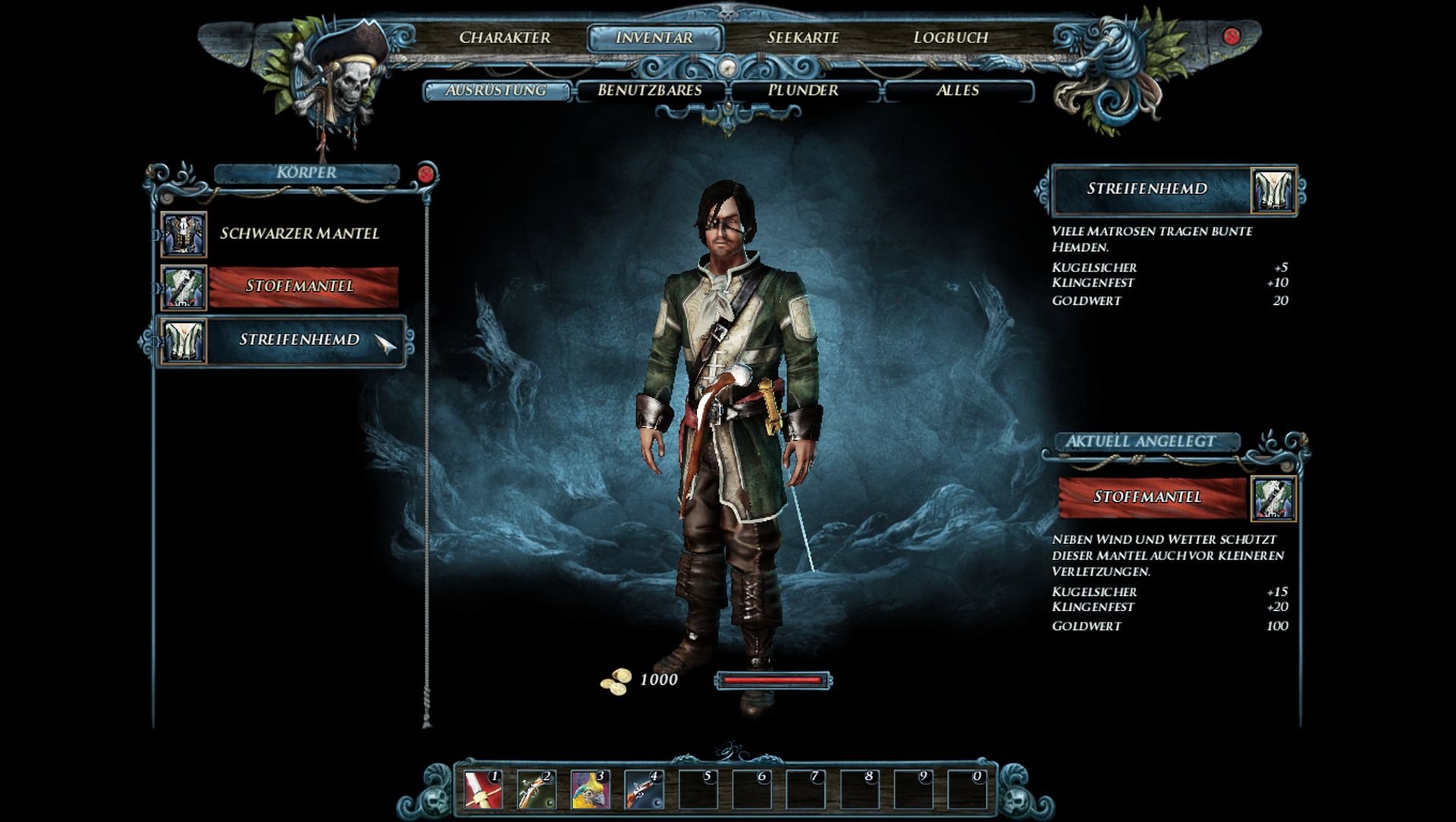The width and height of the screenshot is (1456, 822).
Task: Show the Ausrüstung category
Action: [x=496, y=90]
